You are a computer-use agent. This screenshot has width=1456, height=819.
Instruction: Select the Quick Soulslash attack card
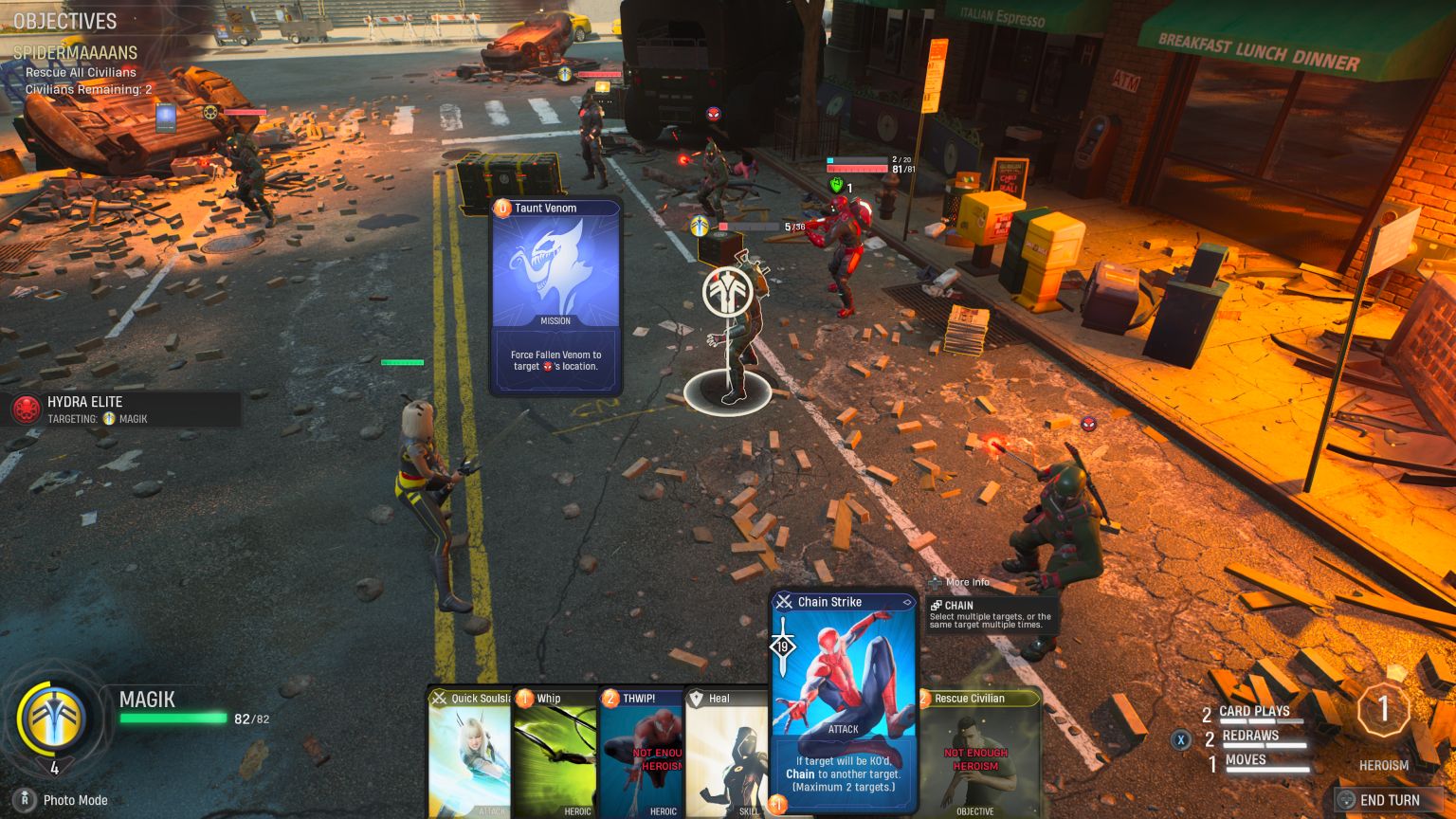click(x=468, y=754)
